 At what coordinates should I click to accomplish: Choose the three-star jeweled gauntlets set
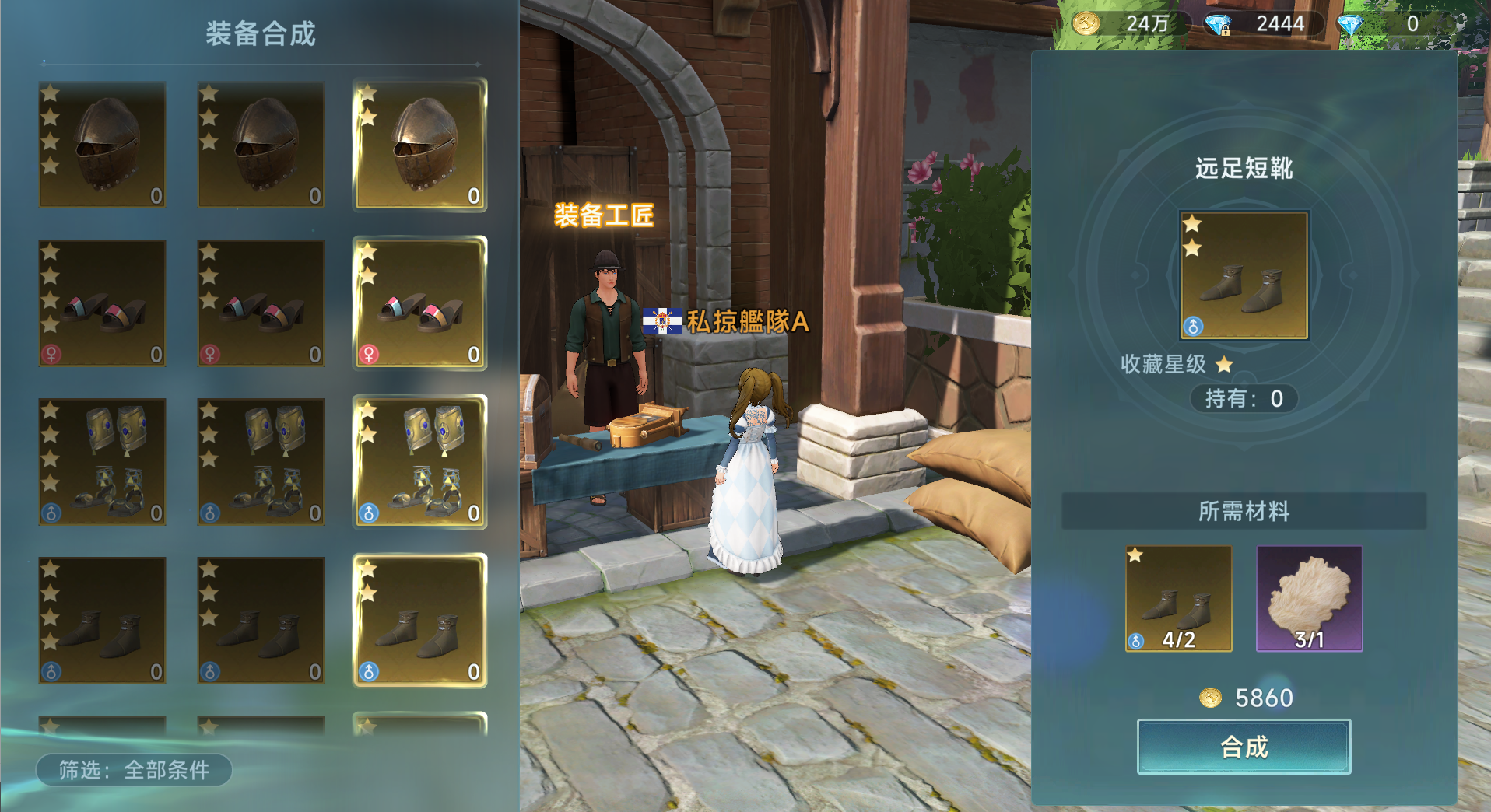pos(261,462)
